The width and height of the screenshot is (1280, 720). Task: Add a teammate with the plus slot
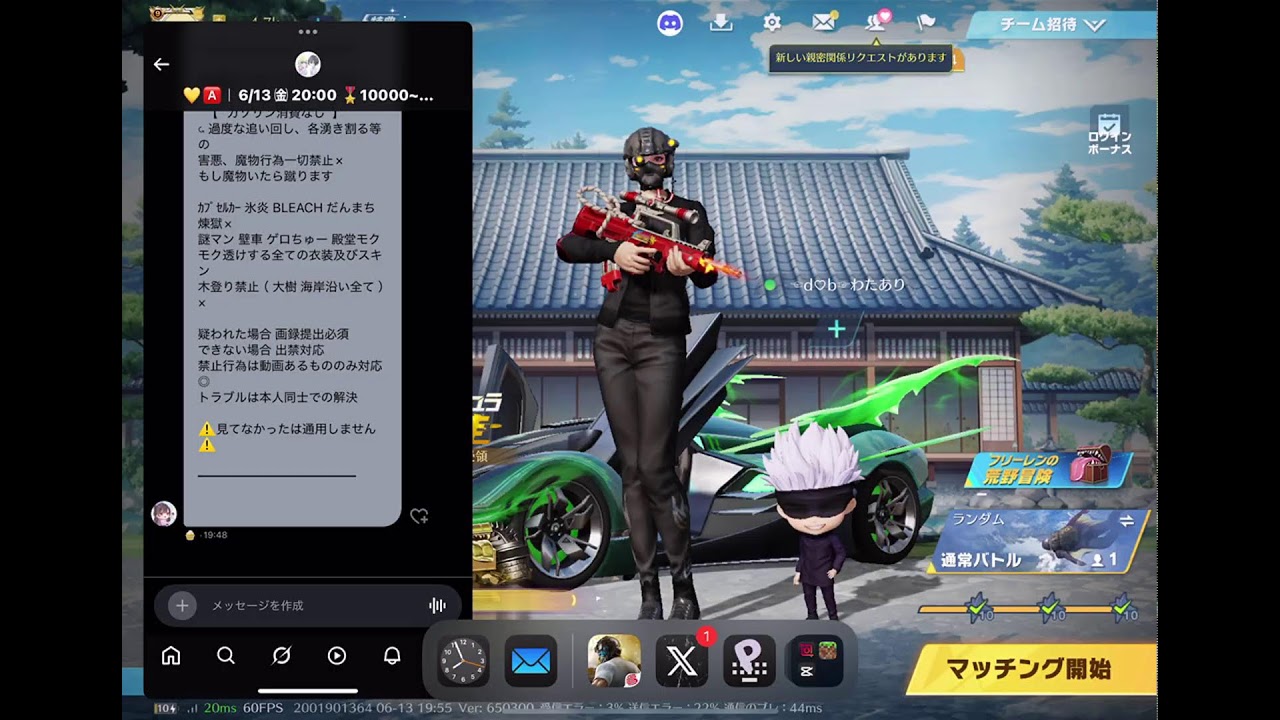pos(836,328)
